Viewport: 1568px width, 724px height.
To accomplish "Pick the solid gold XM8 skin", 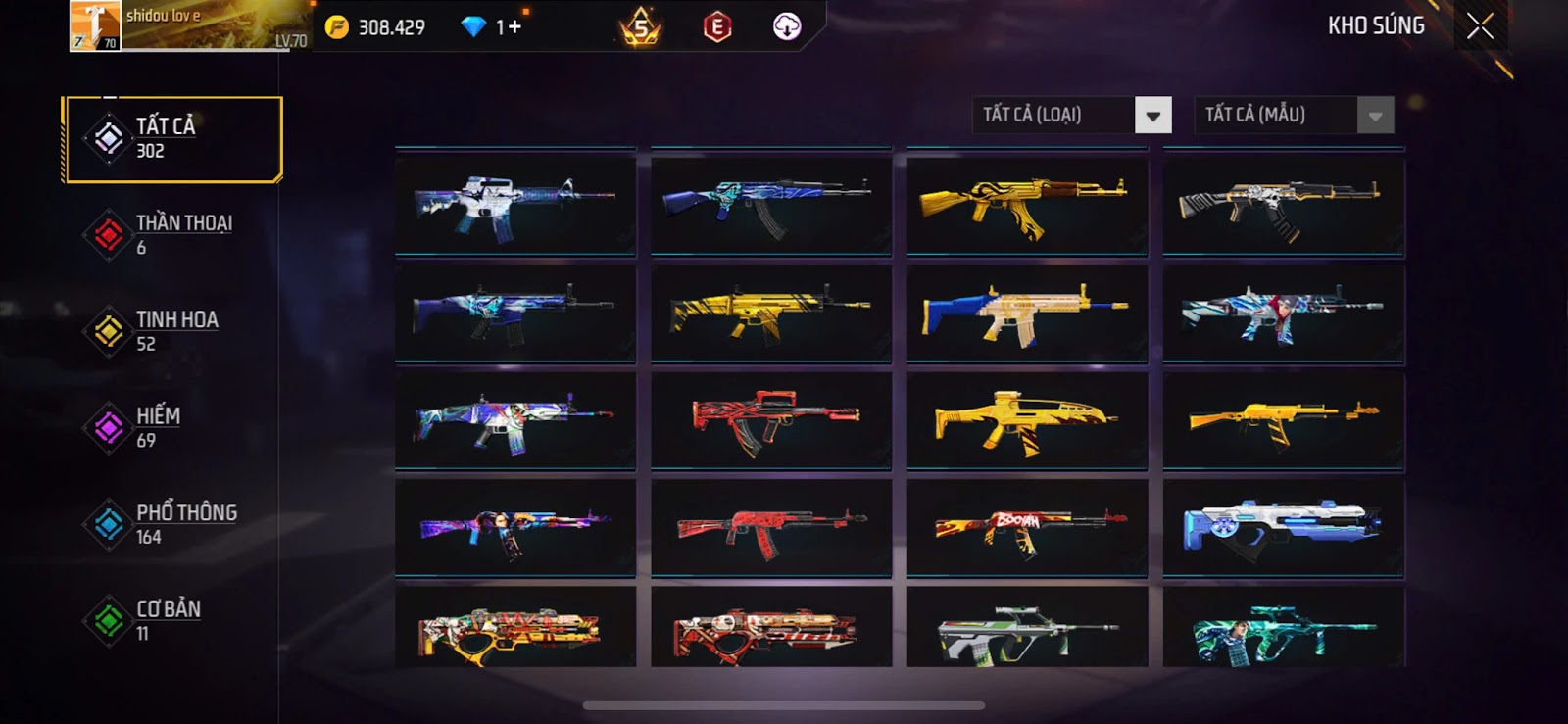I will click(x=1026, y=421).
